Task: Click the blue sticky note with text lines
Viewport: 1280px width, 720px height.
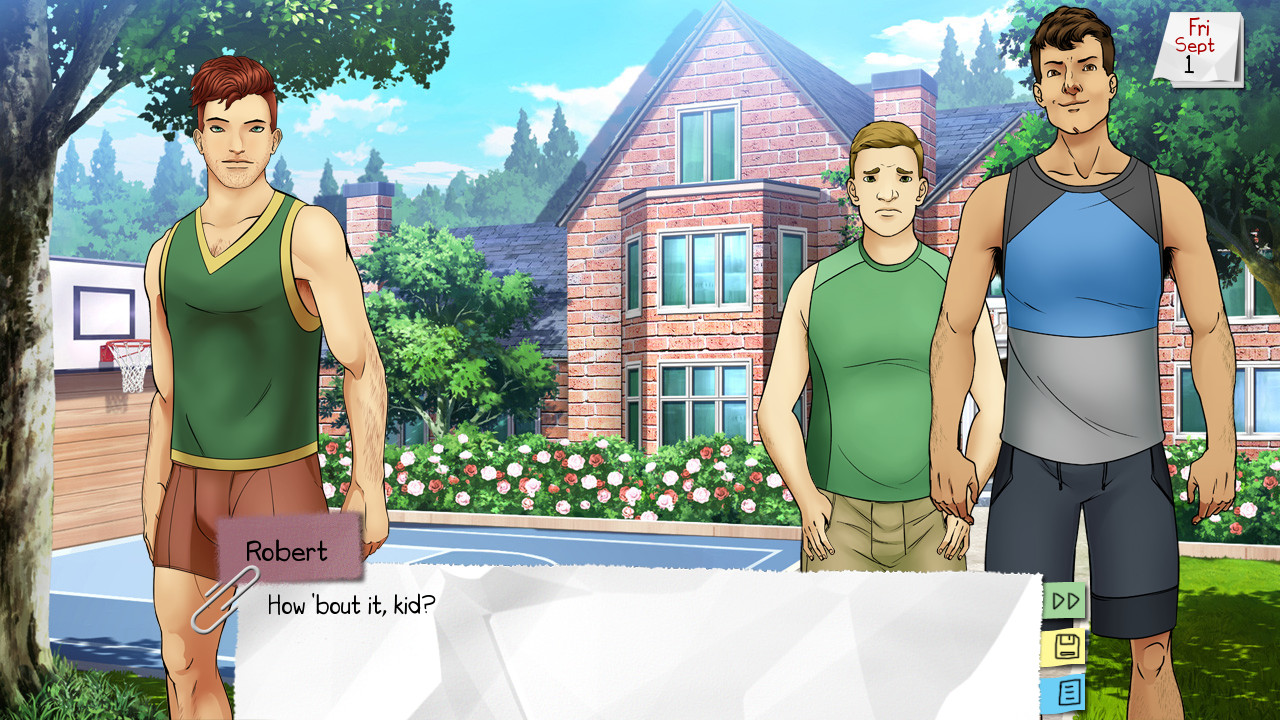Action: point(1065,692)
